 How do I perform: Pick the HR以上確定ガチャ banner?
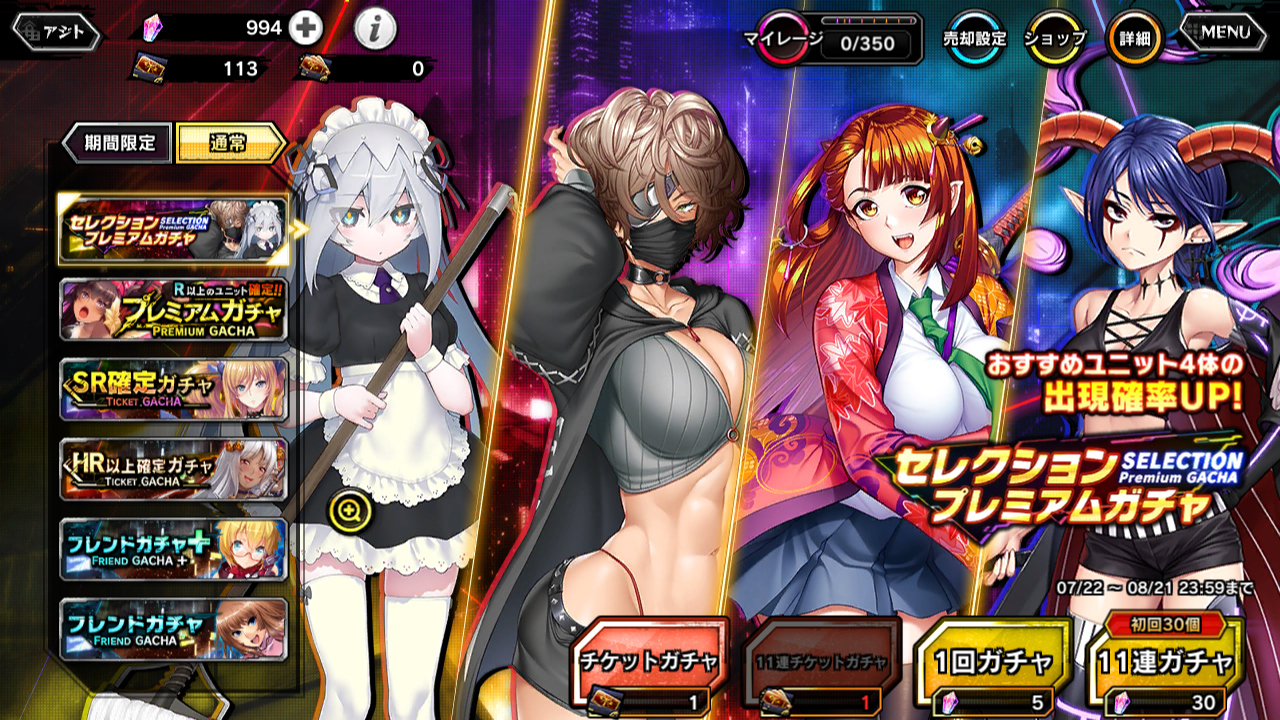pos(173,468)
